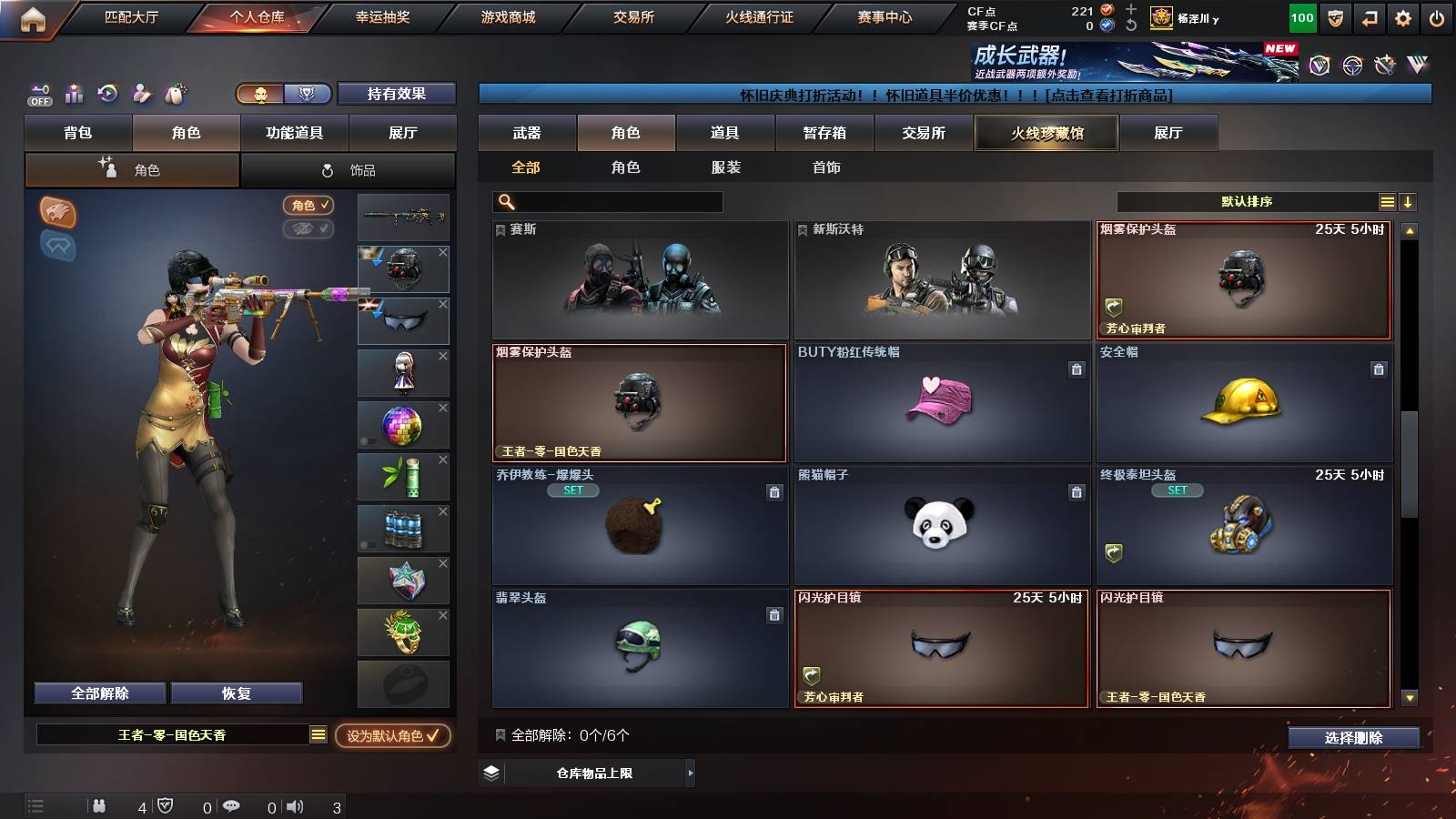Click the descending sort arrow beside 默认排序

(x=1409, y=201)
